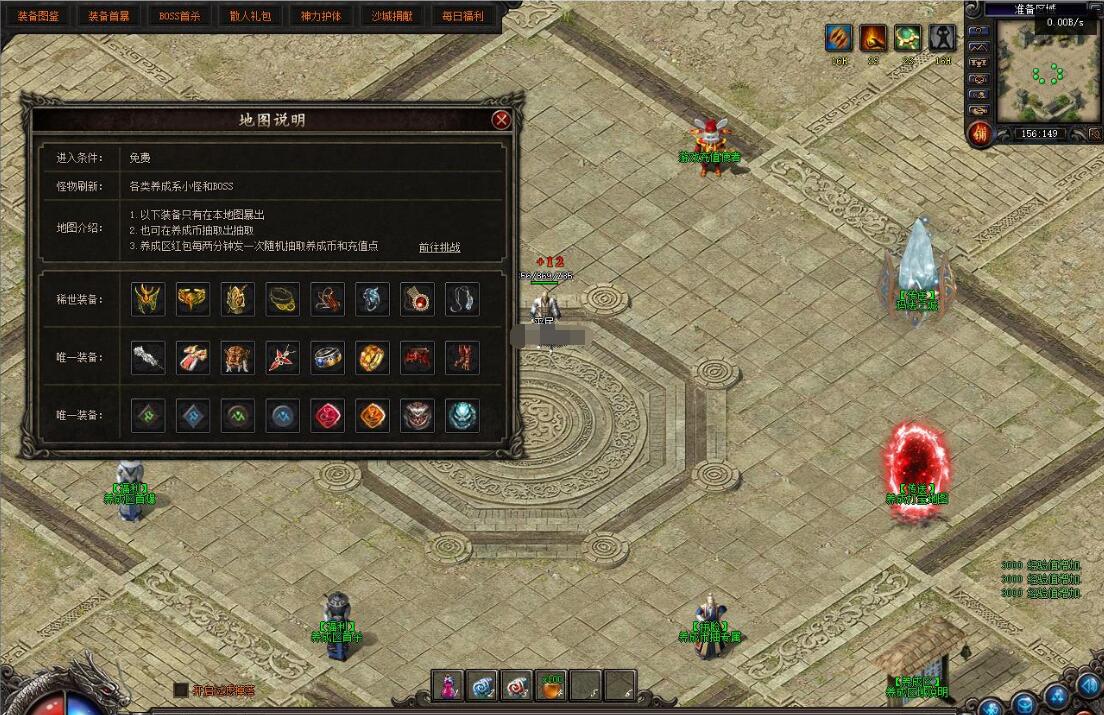This screenshot has width=1104, height=715.
Task: Click the green amulet buff icon
Action: 907,38
